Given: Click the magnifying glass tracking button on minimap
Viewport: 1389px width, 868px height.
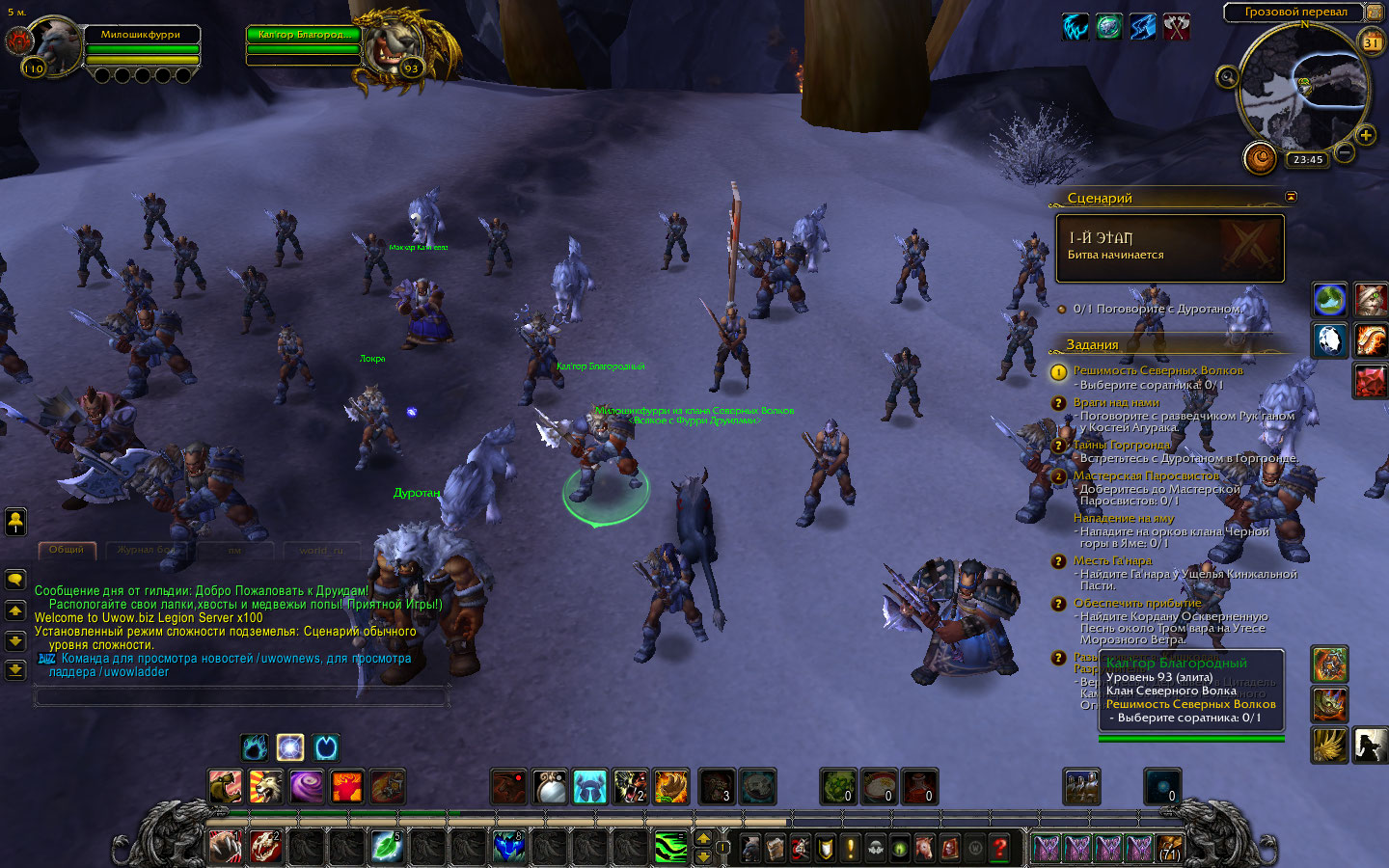Looking at the screenshot, I should 1227,77.
